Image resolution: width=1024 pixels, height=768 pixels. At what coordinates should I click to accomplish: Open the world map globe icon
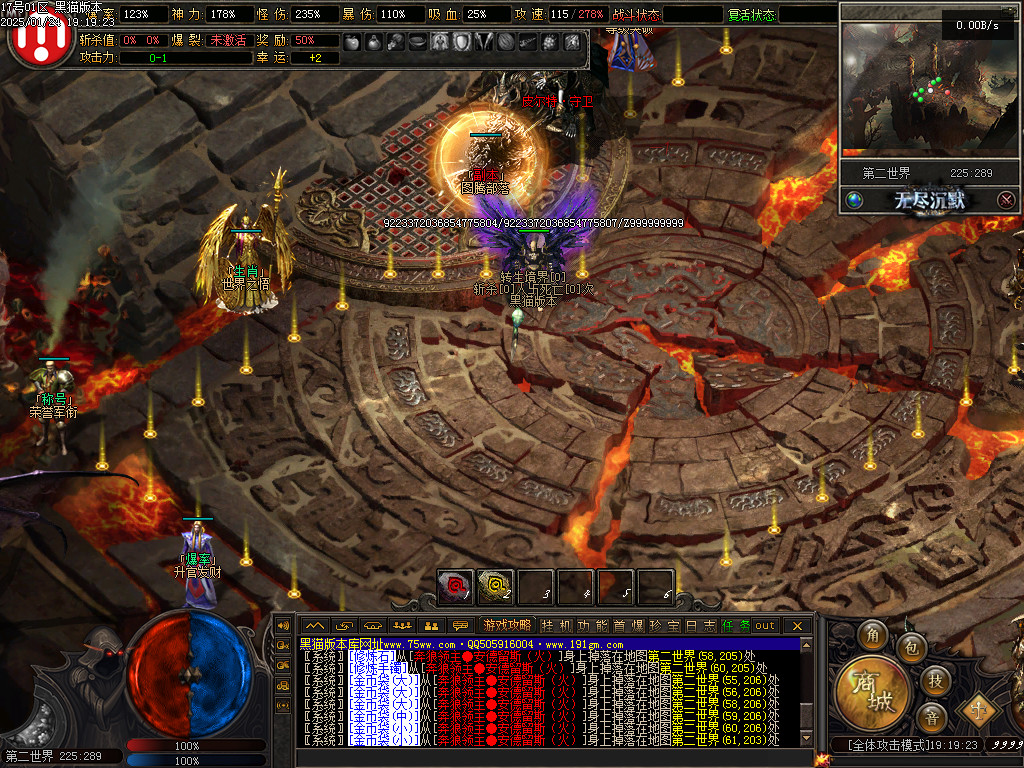point(854,200)
